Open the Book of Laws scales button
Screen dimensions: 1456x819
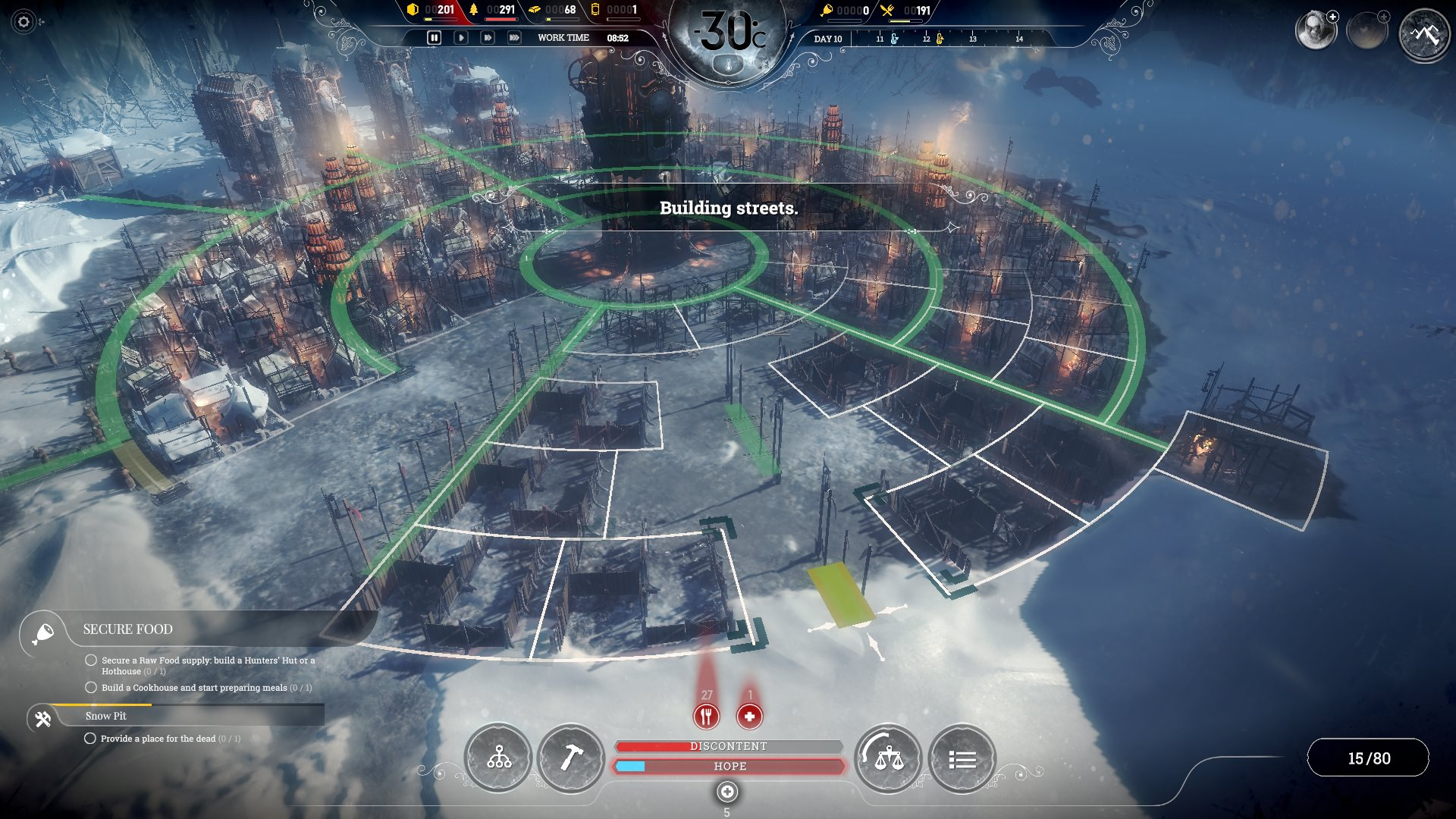(x=889, y=758)
